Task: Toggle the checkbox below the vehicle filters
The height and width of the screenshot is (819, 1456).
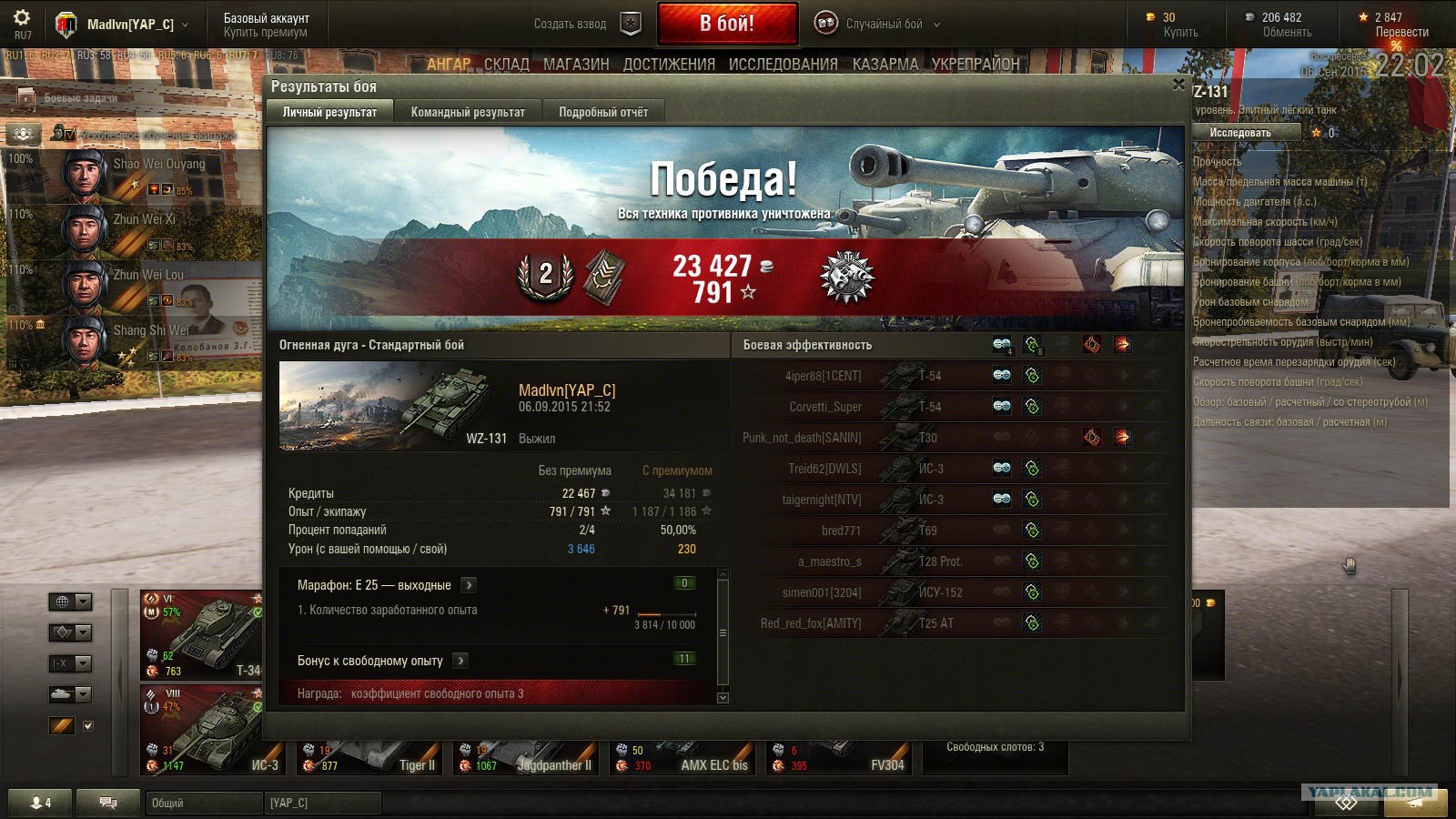Action: click(87, 726)
